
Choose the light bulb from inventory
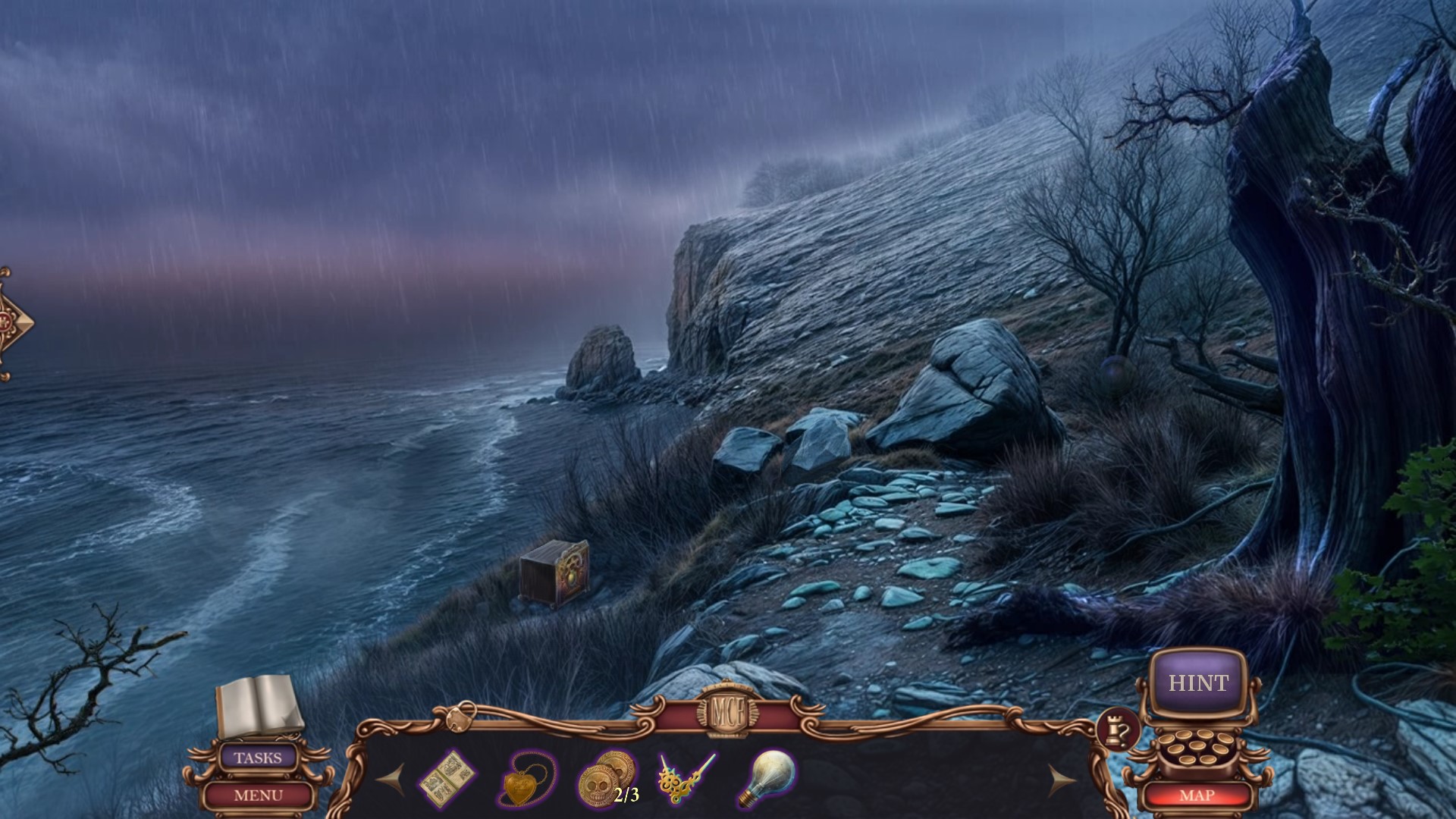coord(766,778)
